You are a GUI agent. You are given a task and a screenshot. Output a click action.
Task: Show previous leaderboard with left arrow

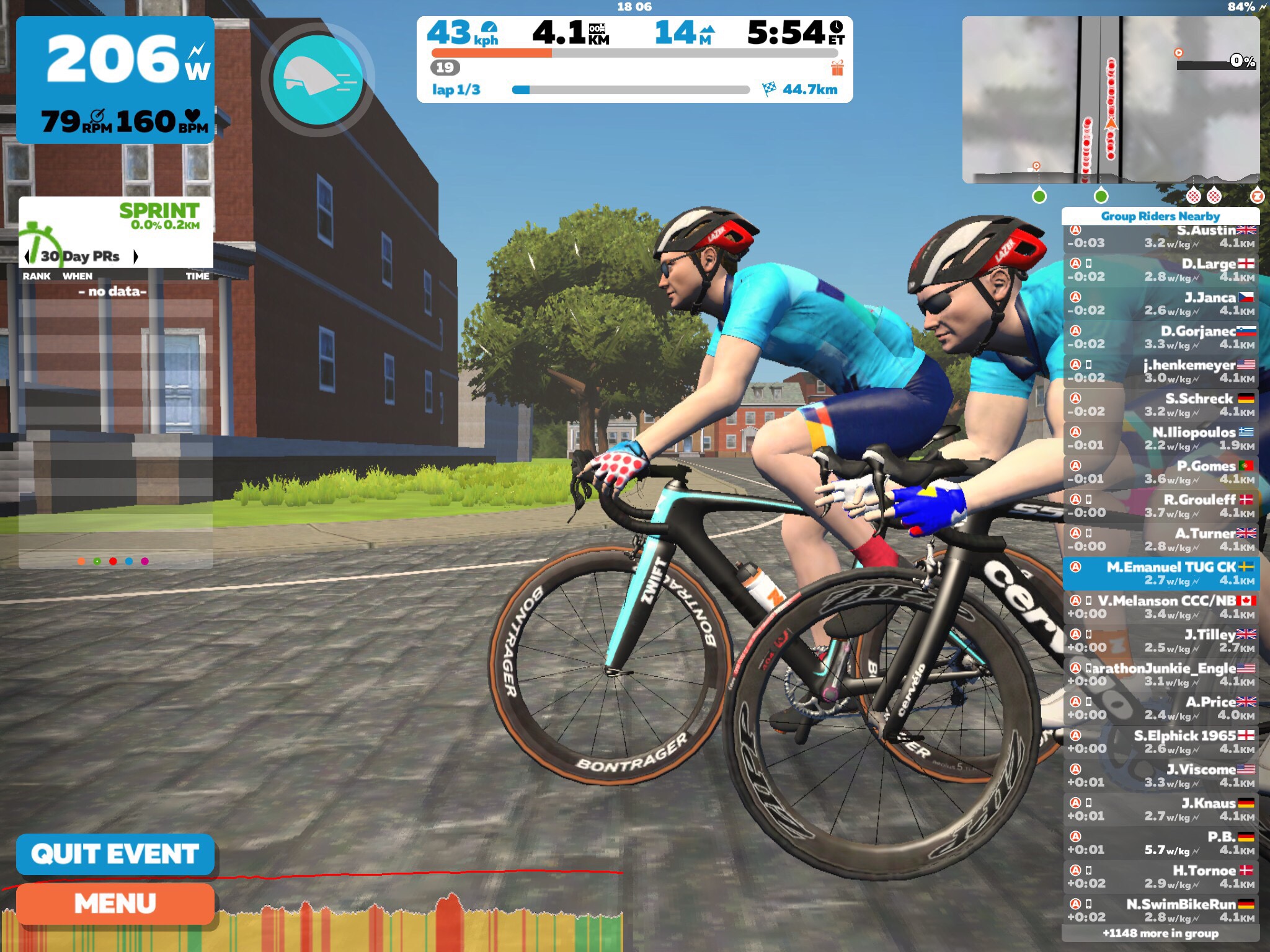[27, 256]
